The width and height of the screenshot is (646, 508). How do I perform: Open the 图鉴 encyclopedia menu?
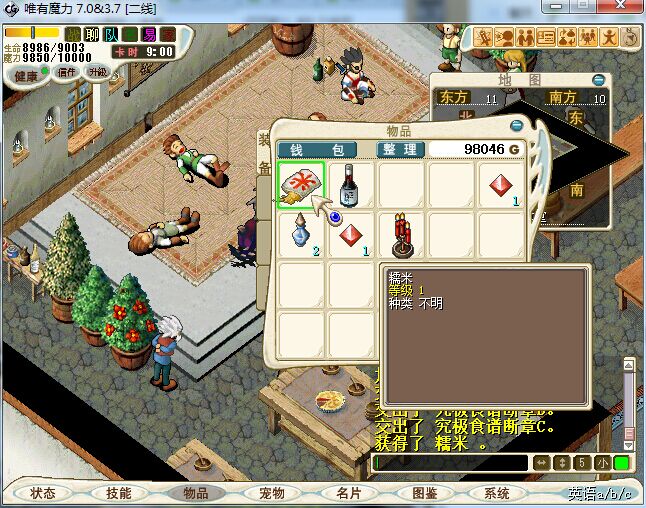(424, 493)
